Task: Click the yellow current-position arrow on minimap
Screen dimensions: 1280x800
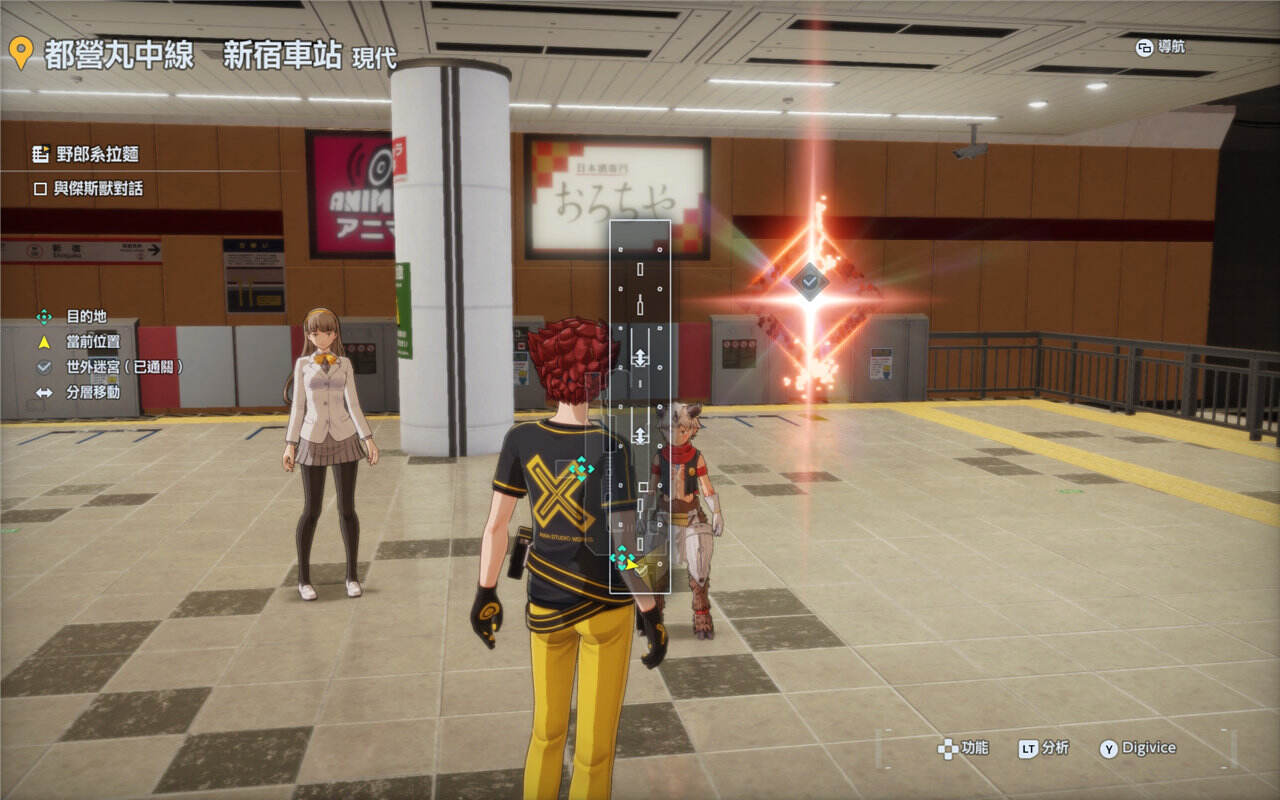Action: tap(632, 564)
